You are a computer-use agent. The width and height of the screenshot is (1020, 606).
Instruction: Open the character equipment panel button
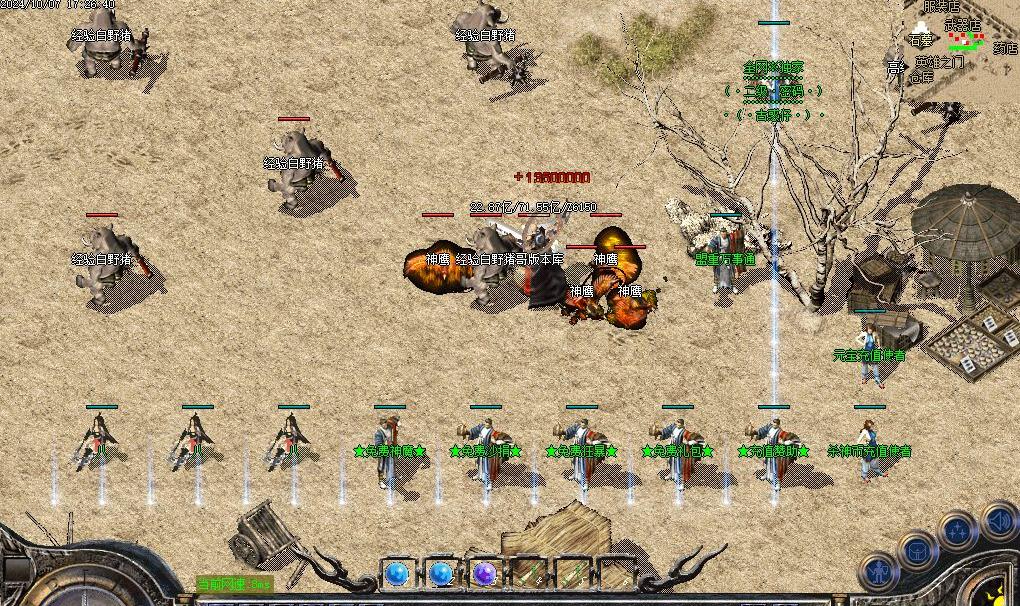pyautogui.click(x=880, y=573)
